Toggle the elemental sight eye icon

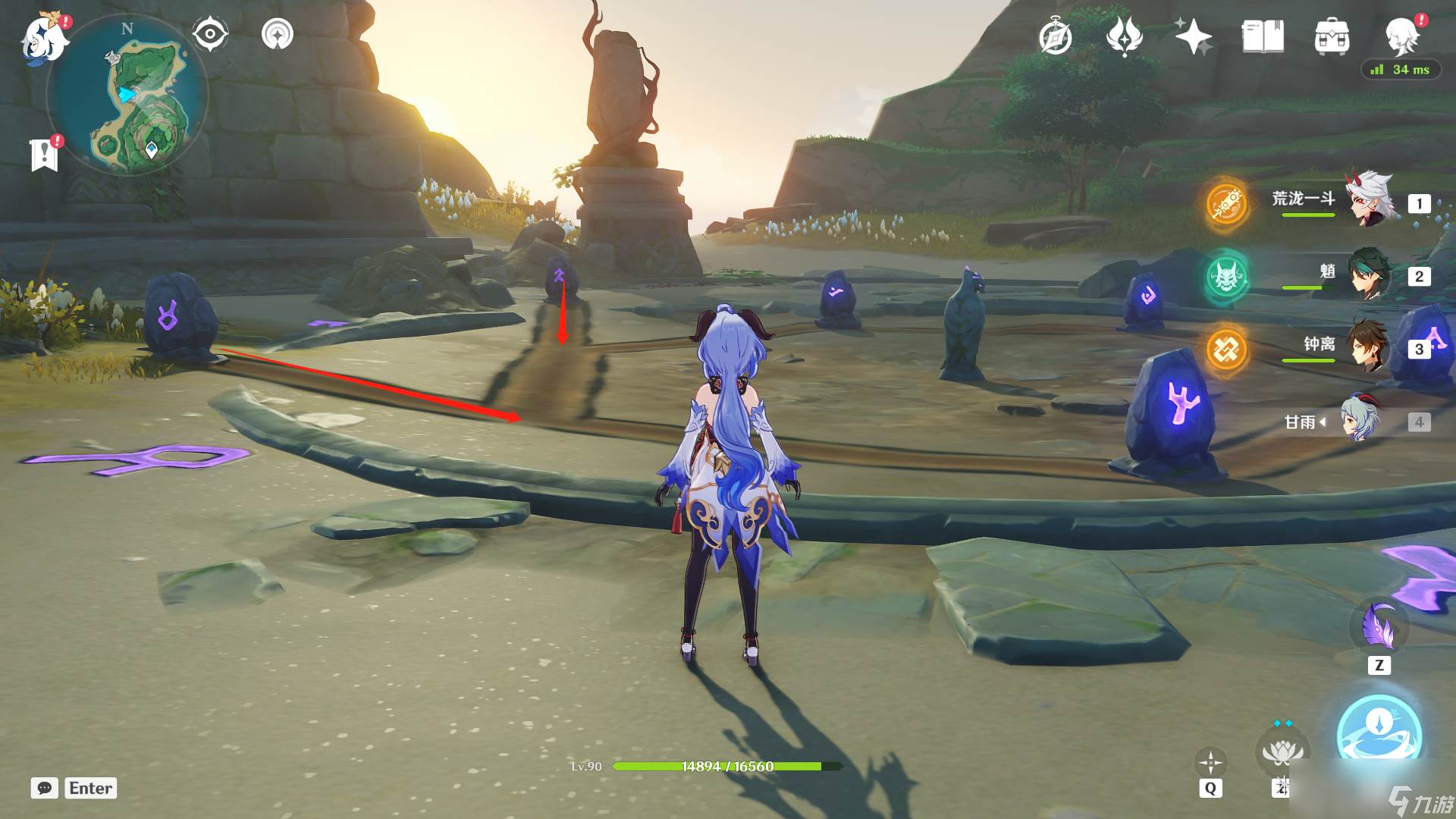pos(209,34)
